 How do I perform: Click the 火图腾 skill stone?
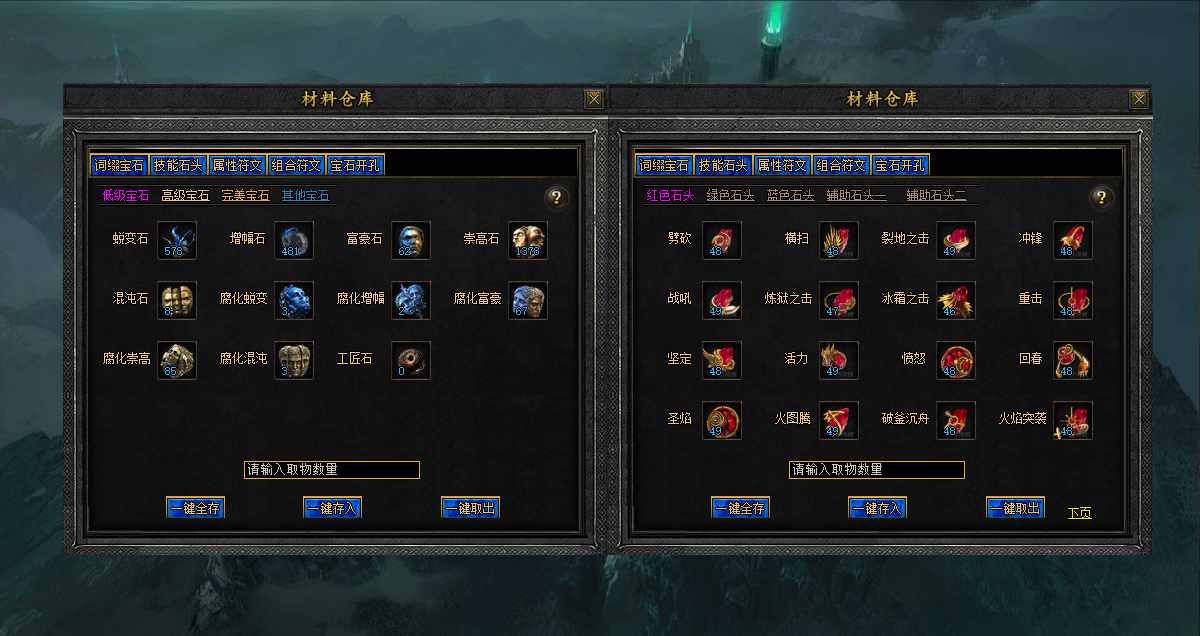(x=838, y=421)
